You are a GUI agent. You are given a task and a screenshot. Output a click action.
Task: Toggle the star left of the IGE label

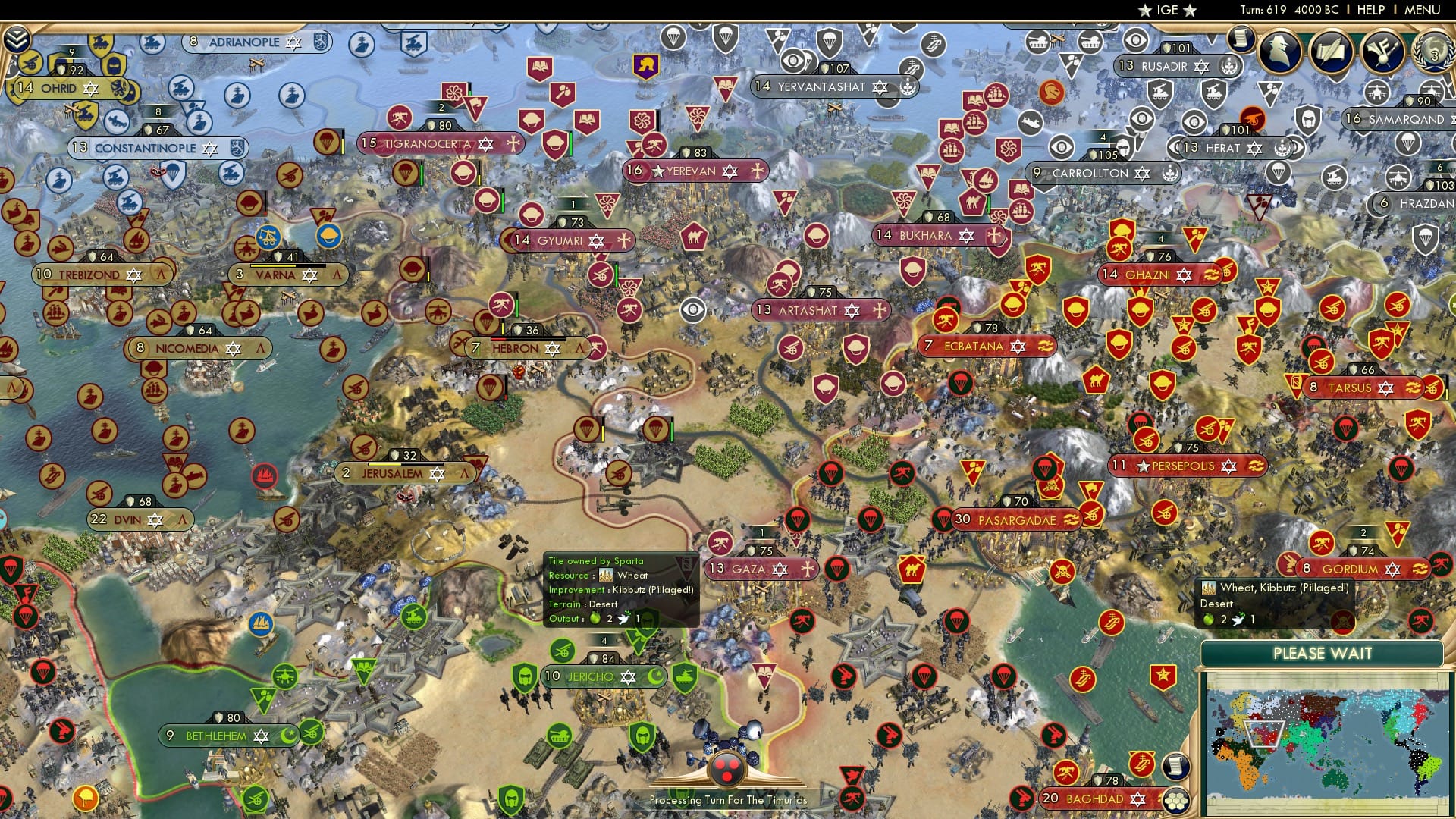point(1147,10)
